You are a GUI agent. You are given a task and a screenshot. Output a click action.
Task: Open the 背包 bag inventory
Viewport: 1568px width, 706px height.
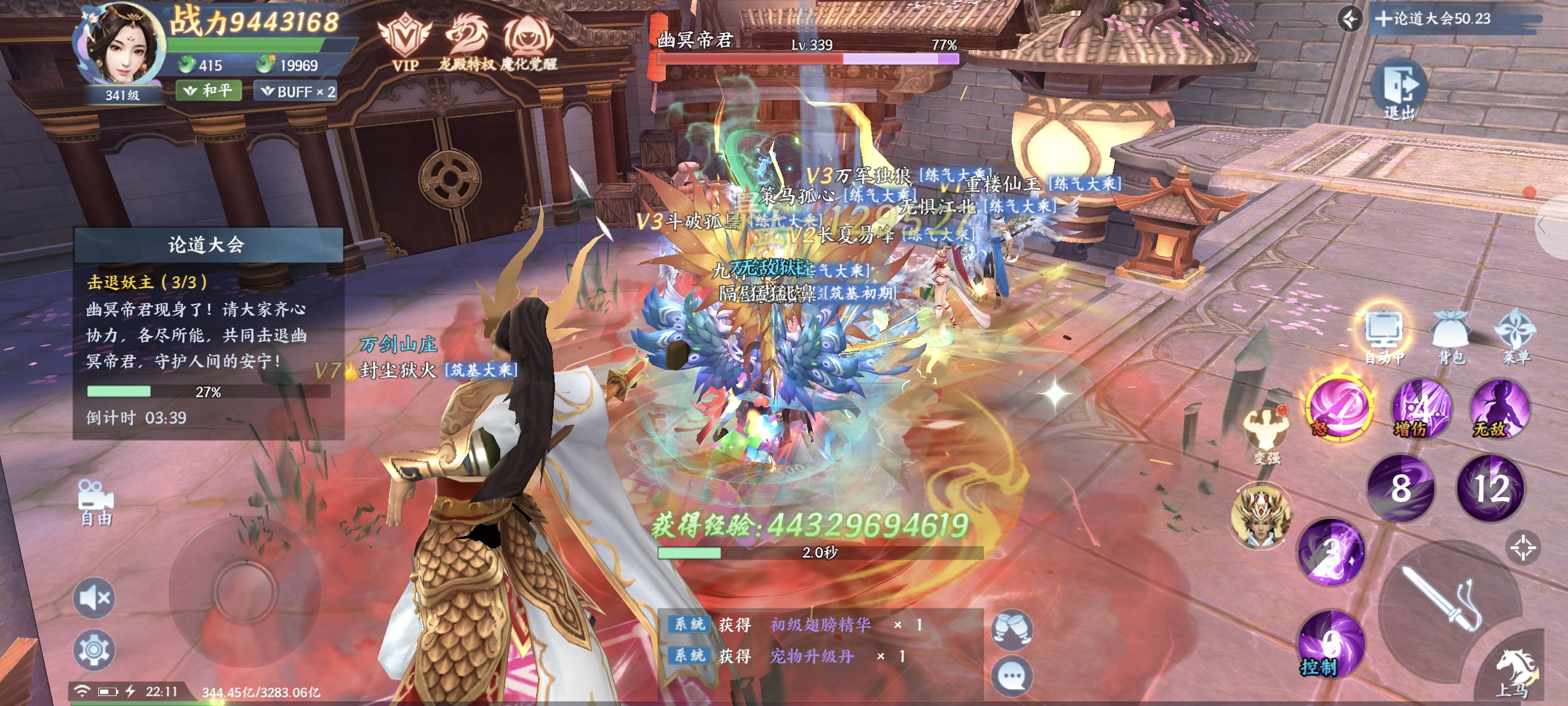(1450, 336)
